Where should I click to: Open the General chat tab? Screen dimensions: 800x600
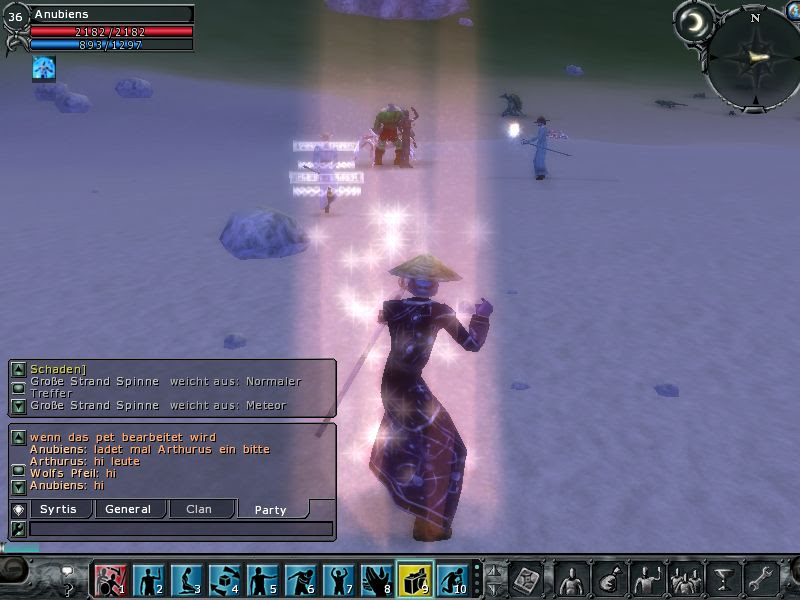pos(128,509)
